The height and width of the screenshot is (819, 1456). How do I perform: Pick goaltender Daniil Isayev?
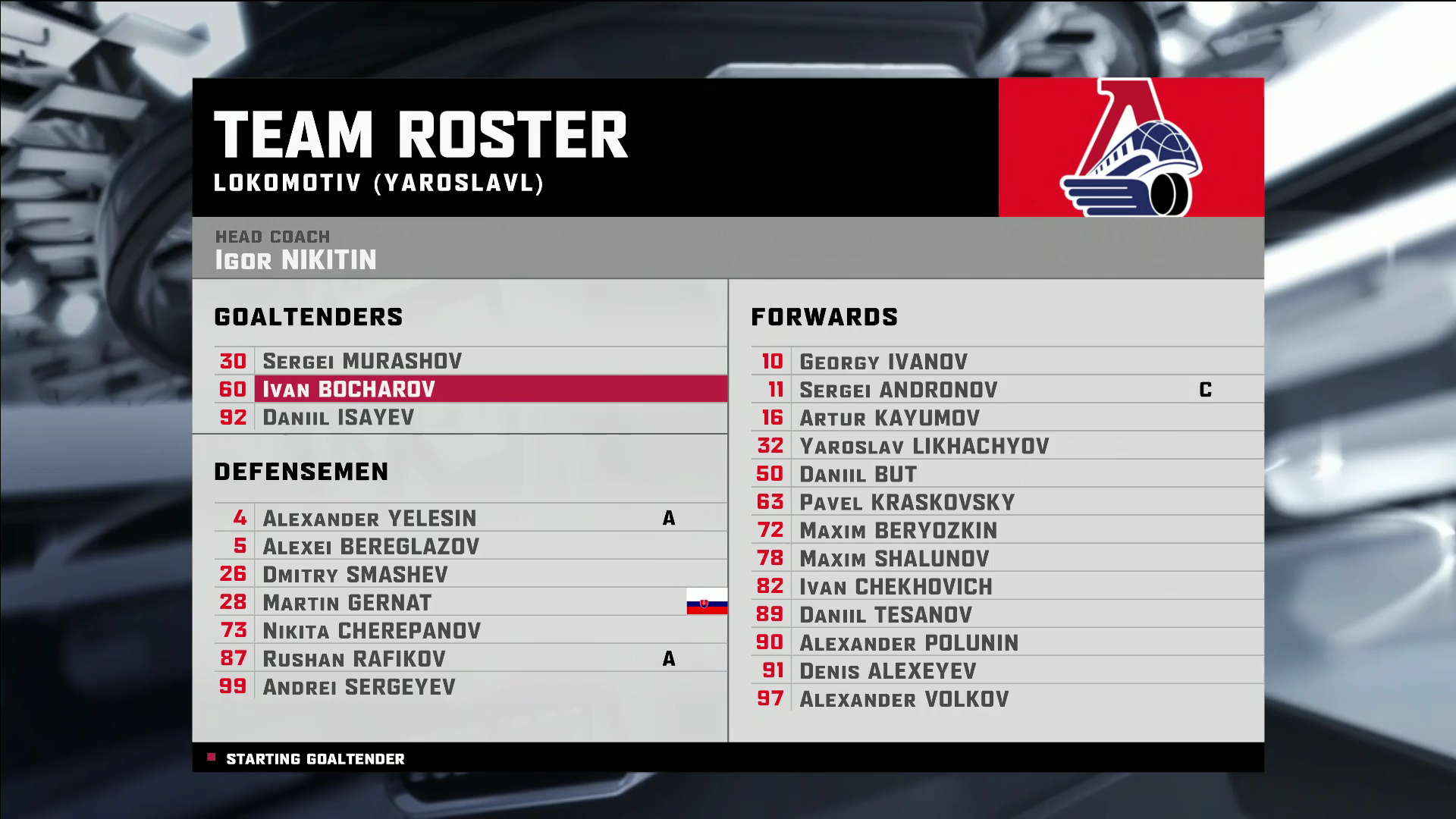click(x=338, y=417)
